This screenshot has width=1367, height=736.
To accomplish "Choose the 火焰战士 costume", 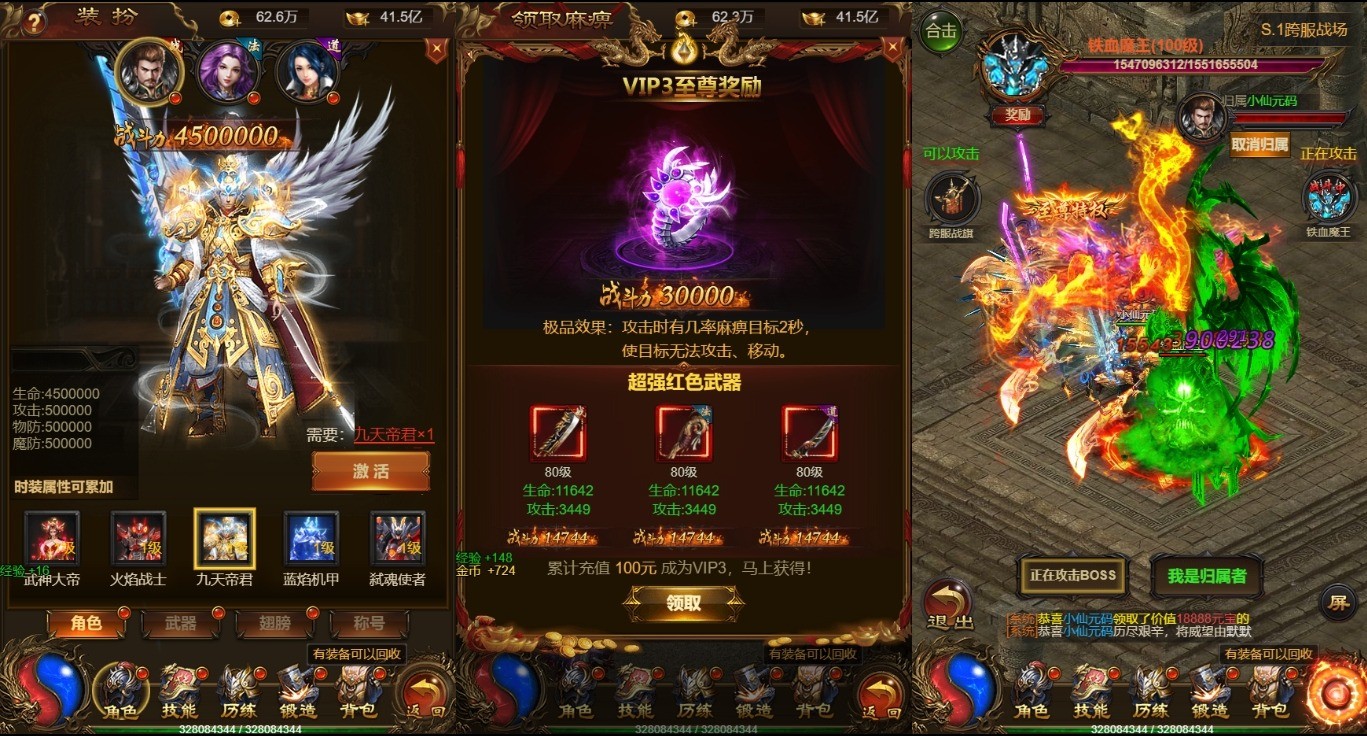I will pos(138,540).
